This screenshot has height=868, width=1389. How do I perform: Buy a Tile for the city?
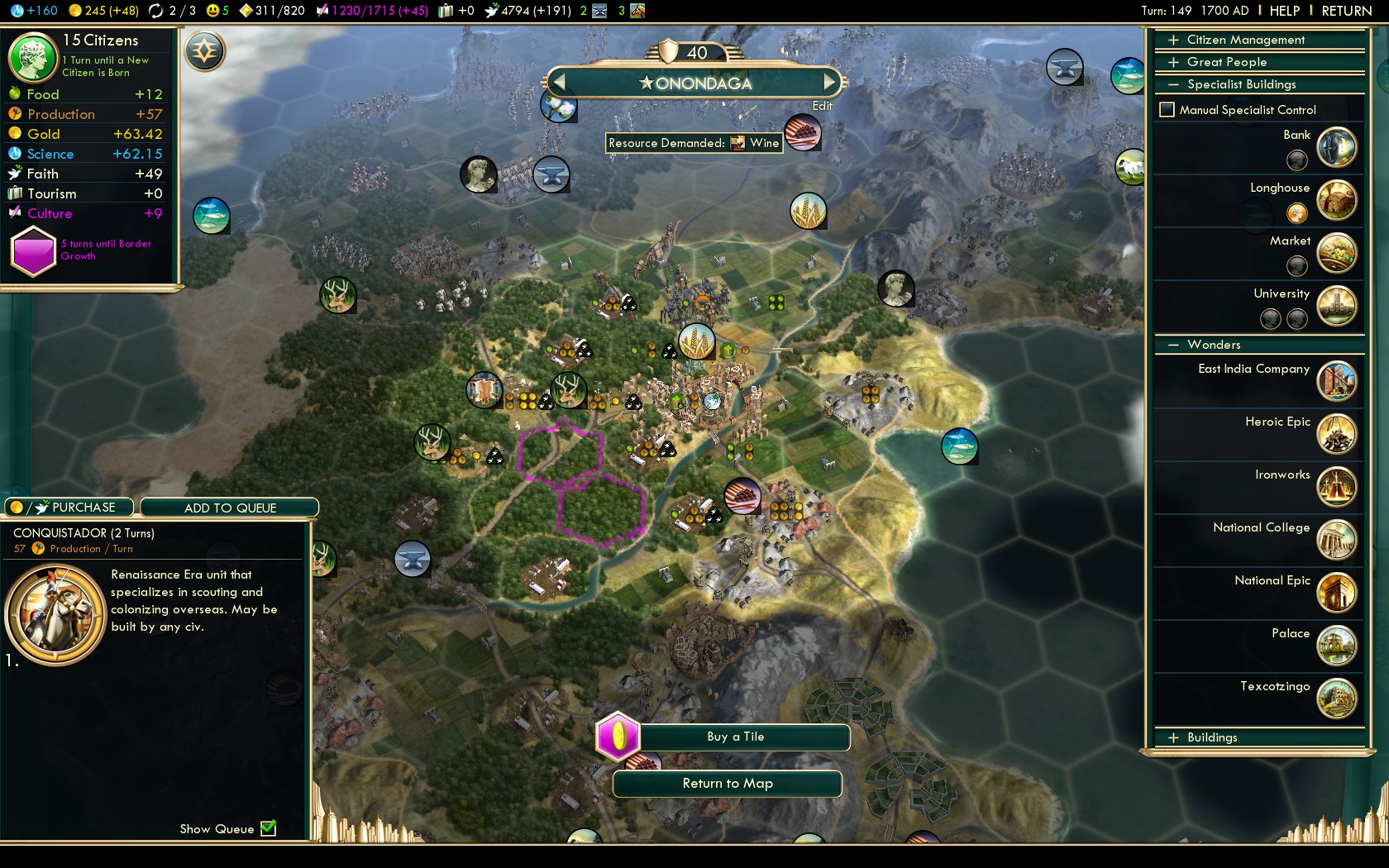click(735, 737)
